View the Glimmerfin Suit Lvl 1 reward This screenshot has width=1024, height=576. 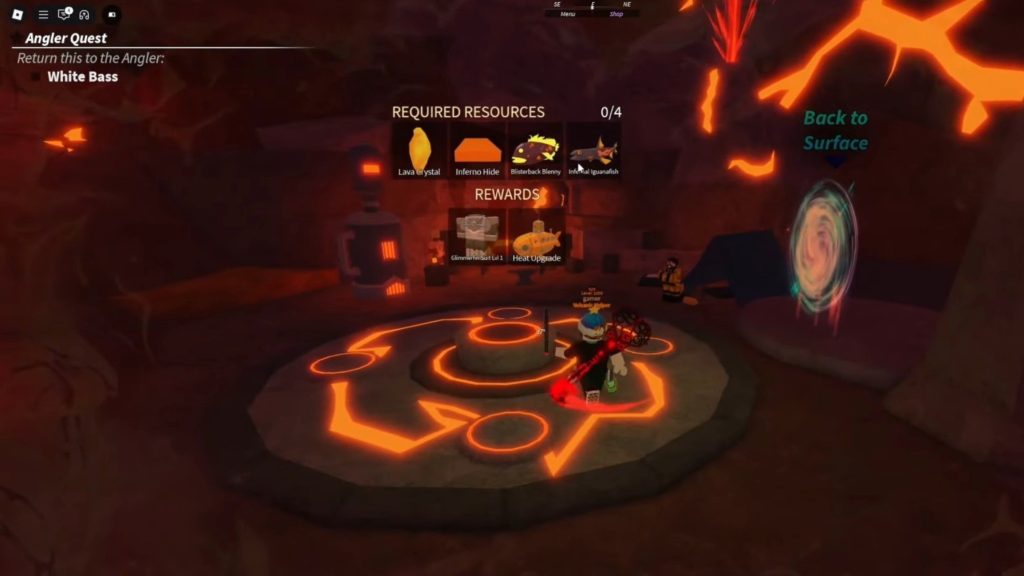pos(477,236)
